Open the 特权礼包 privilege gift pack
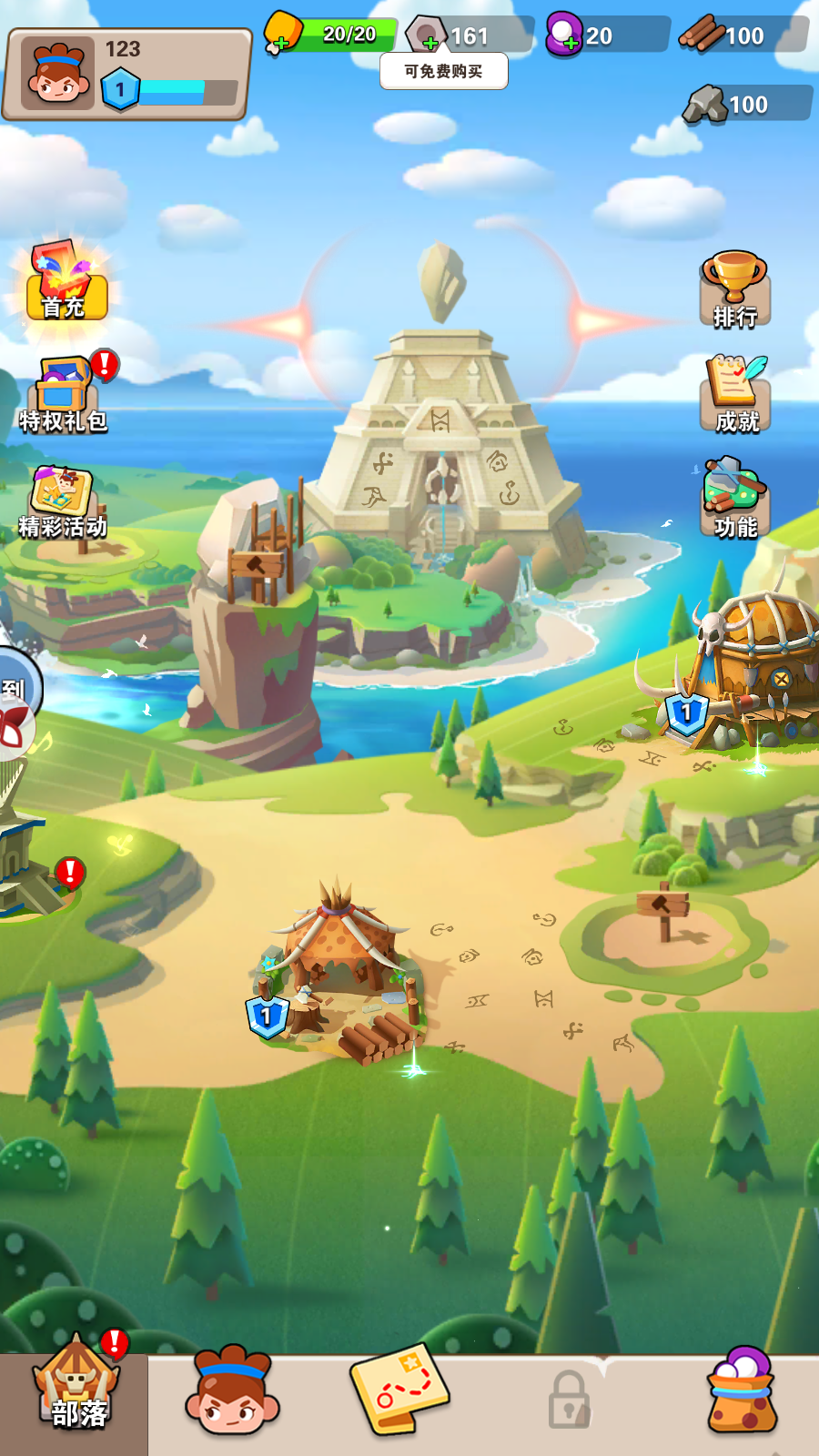Viewport: 819px width, 1456px height. (x=64, y=393)
